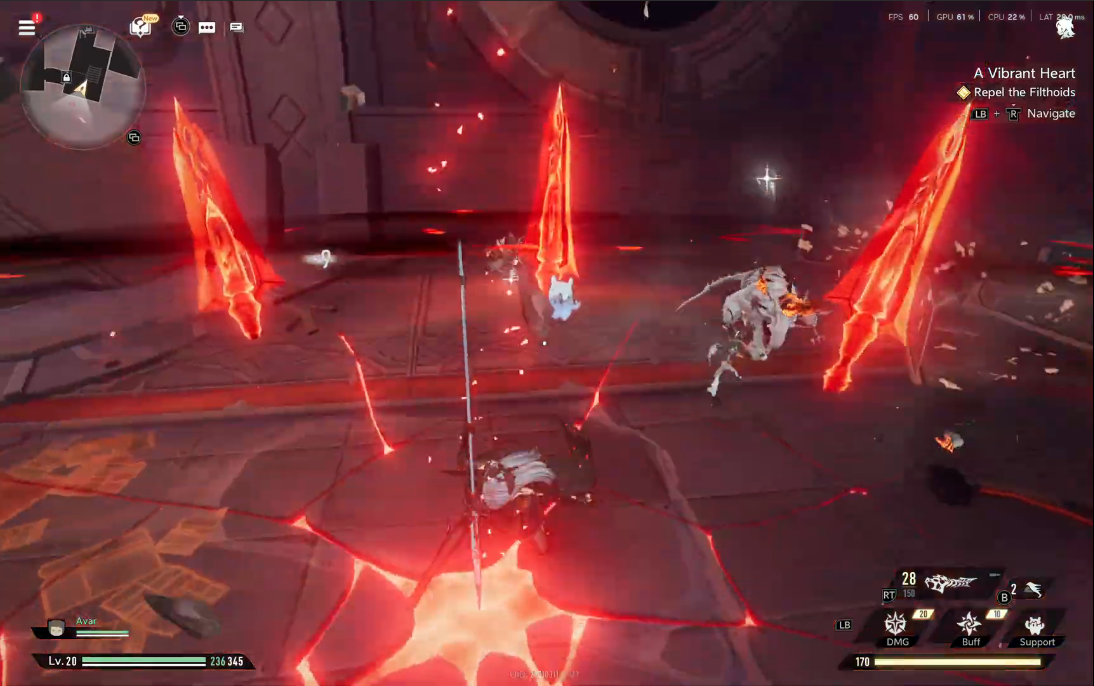Select teammate Avar's portrait
This screenshot has width=1094, height=686.
tap(58, 628)
